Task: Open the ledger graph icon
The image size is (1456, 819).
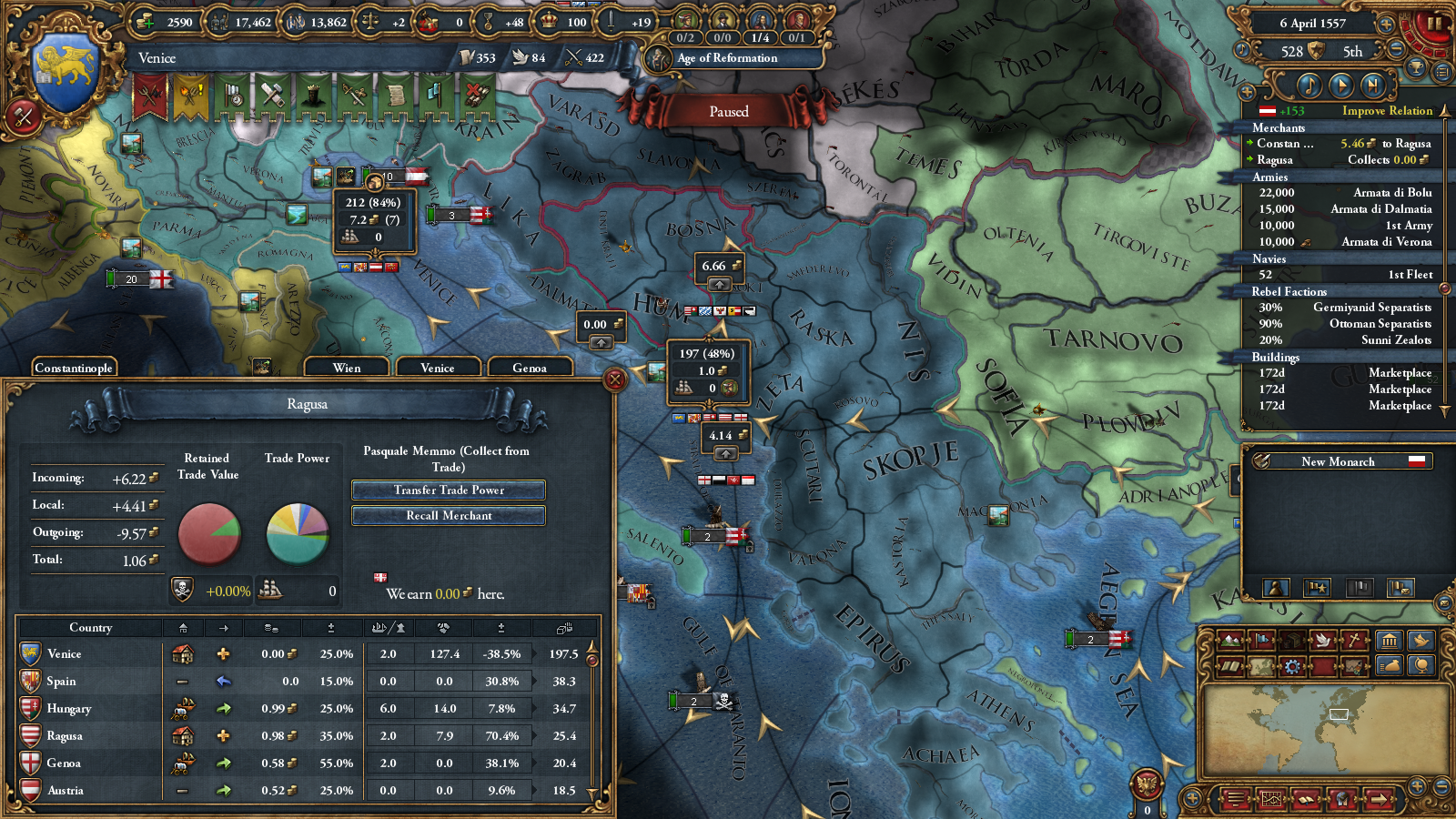Action: coord(1271,800)
